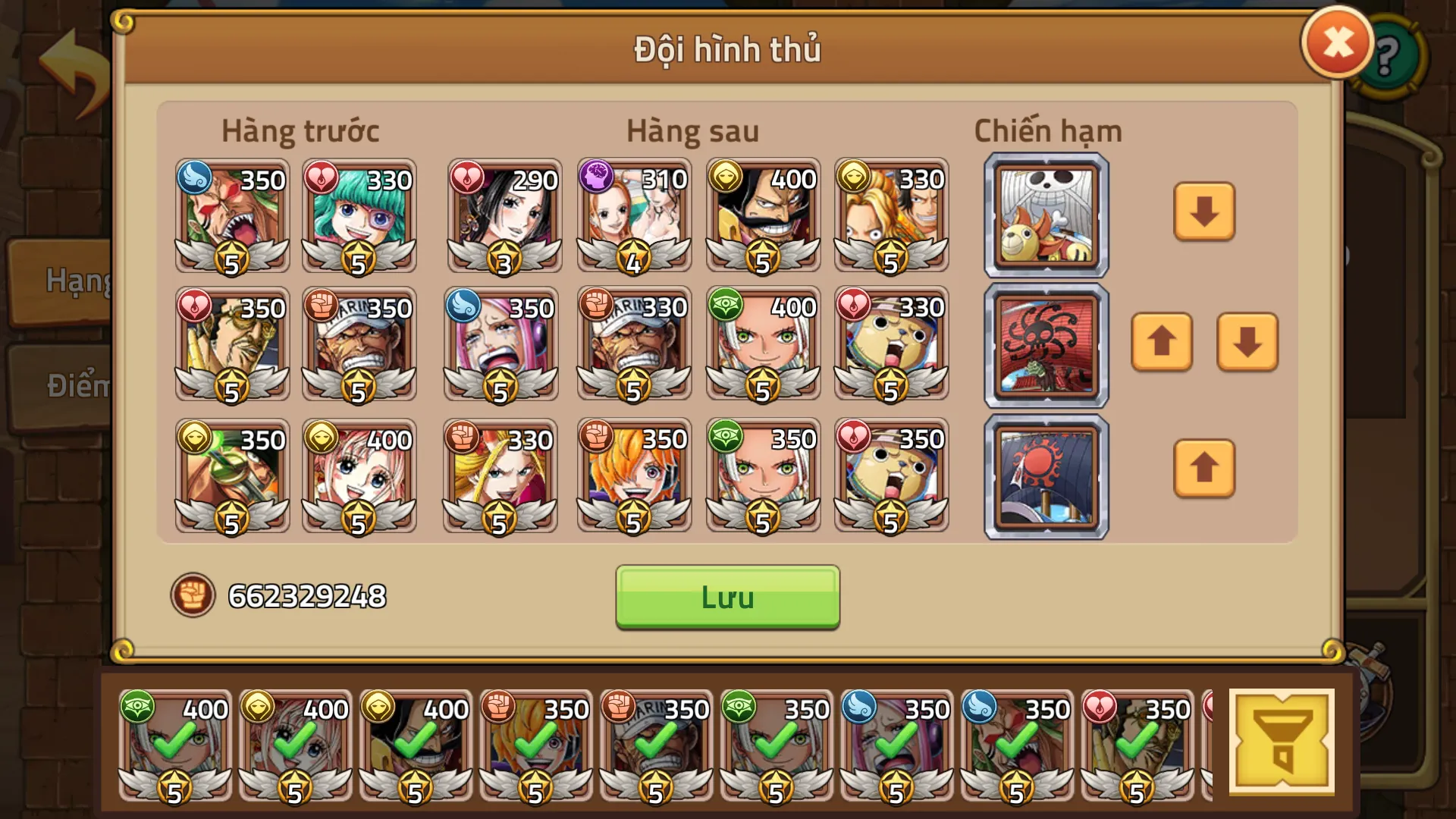The width and height of the screenshot is (1456, 819).
Task: Click the up arrow beside the third warship
Action: tap(1204, 470)
